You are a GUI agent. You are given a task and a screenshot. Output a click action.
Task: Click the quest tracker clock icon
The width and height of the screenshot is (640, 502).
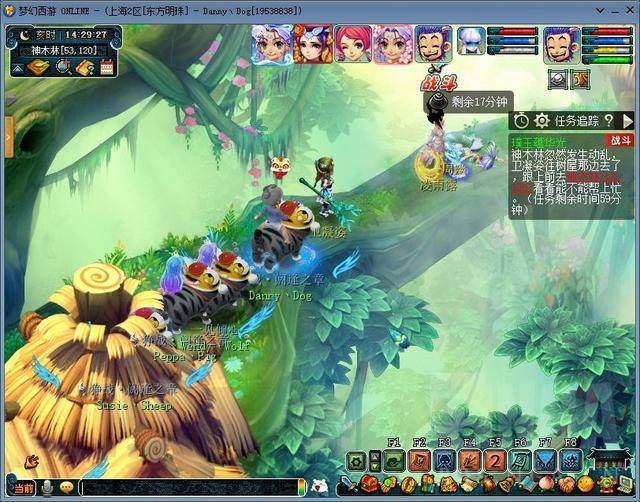pos(521,120)
